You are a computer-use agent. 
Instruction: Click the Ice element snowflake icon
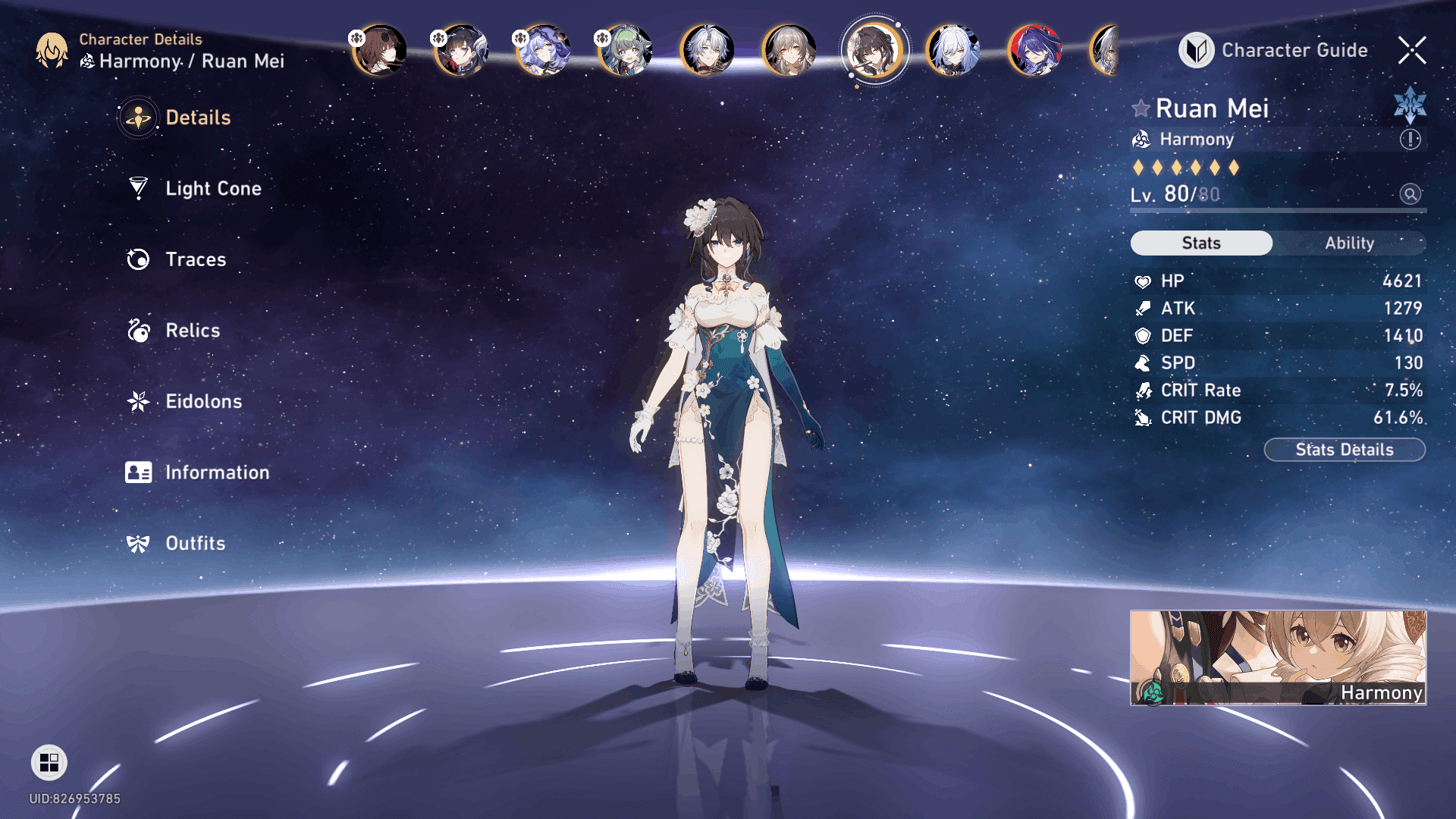(1410, 105)
